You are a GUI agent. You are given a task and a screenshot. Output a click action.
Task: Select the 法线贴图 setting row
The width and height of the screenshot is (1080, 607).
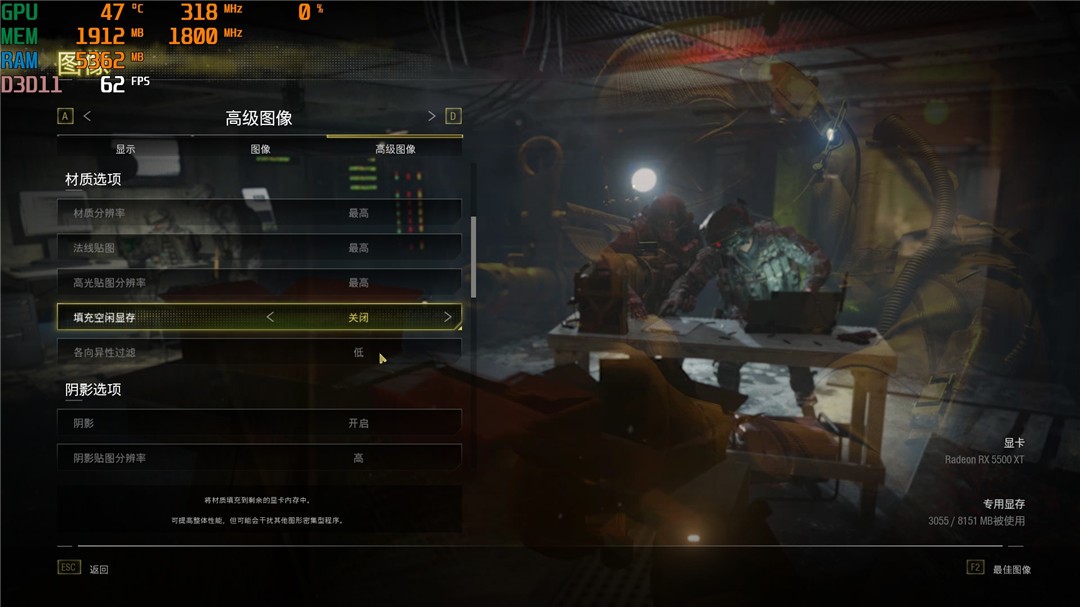coord(259,248)
